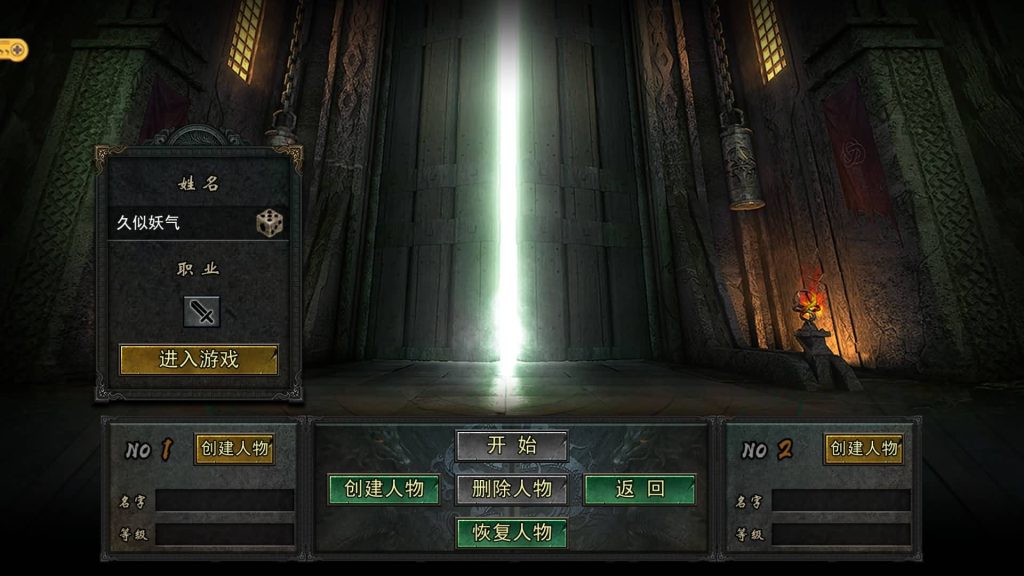This screenshot has width=1024, height=576.
Task: Go back with the 返回 button
Action: [x=640, y=489]
